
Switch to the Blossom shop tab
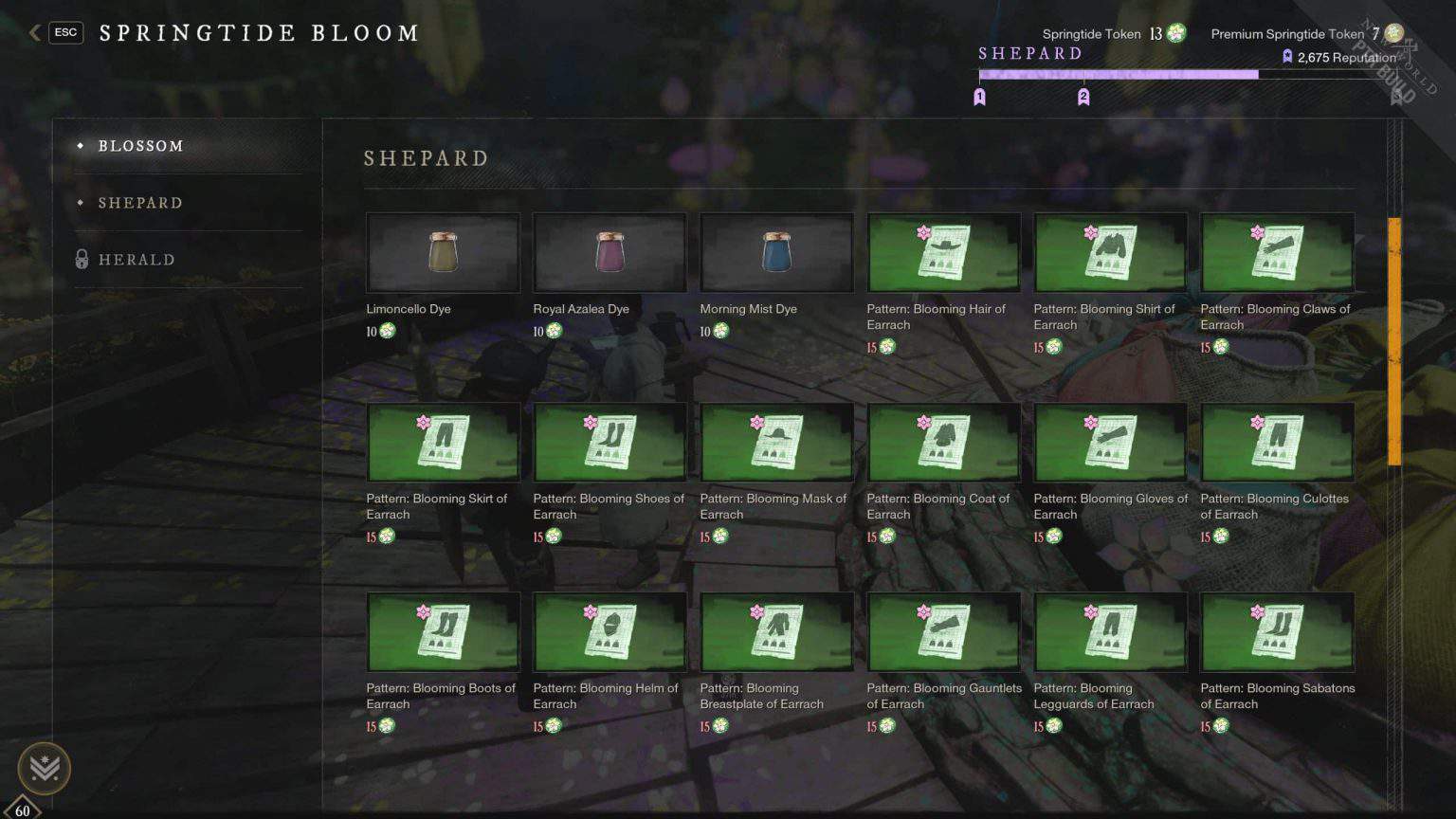[x=140, y=146]
